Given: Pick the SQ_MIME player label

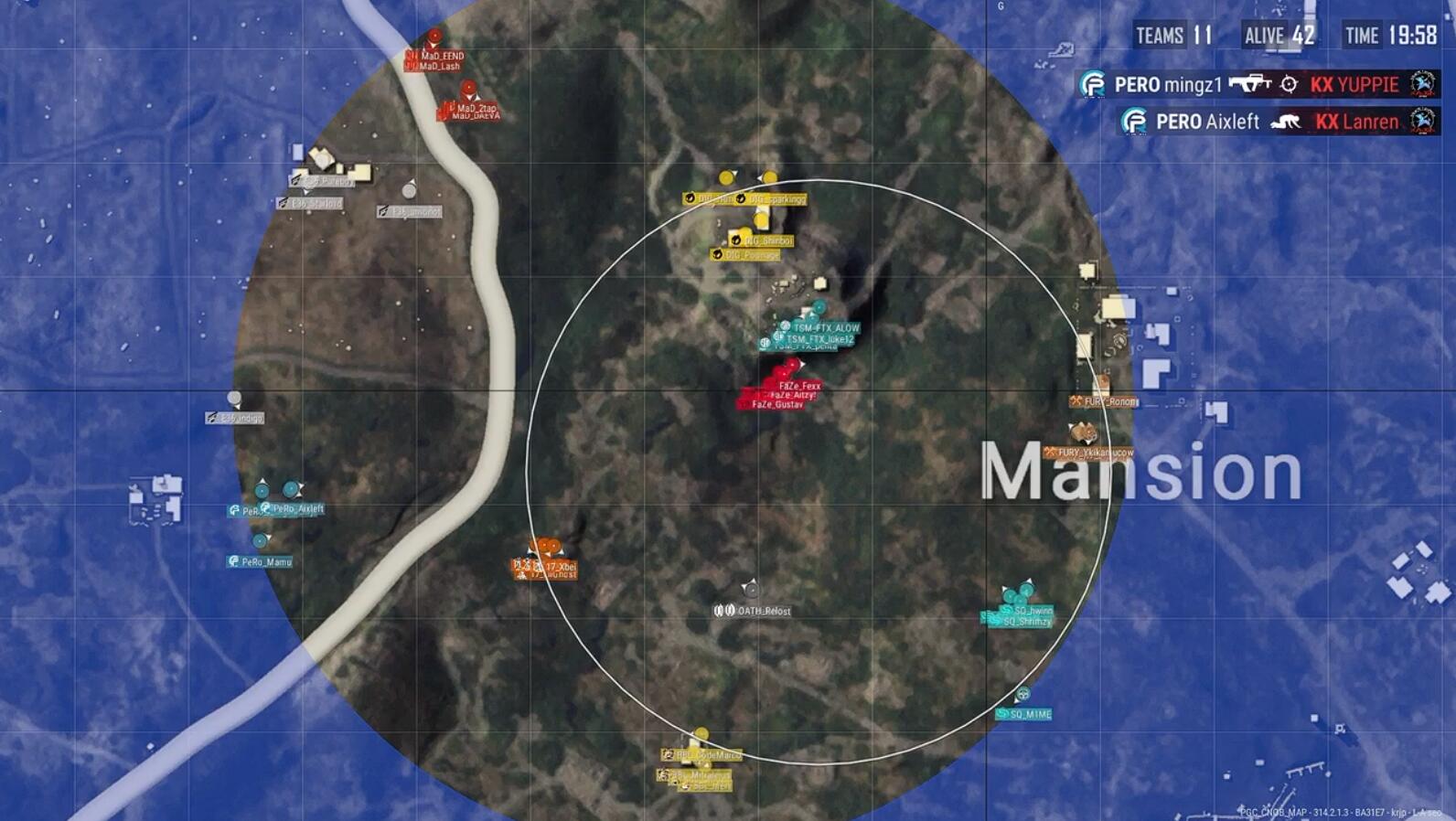Looking at the screenshot, I should pos(1029,714).
